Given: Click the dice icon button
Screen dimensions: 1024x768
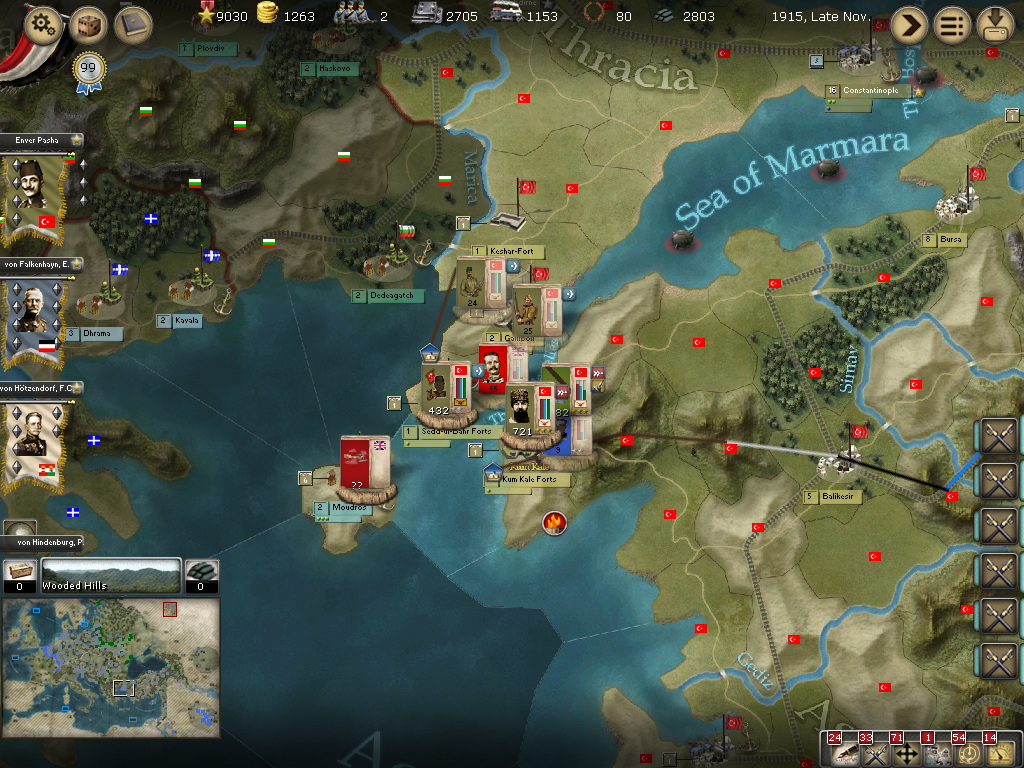Looking at the screenshot, I should pyautogui.click(x=88, y=25).
